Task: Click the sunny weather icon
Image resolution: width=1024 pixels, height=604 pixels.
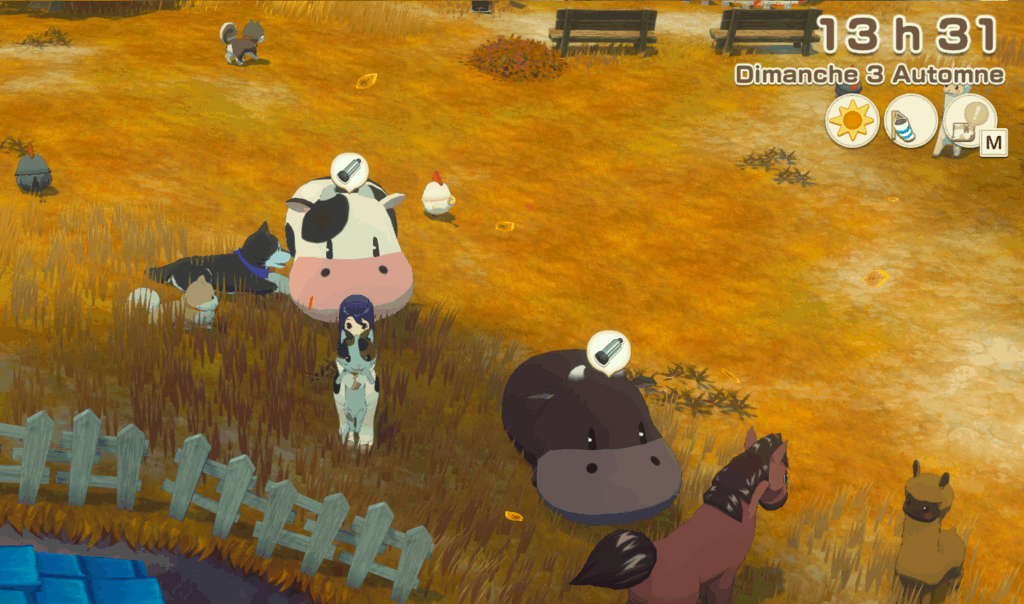Action: point(852,121)
